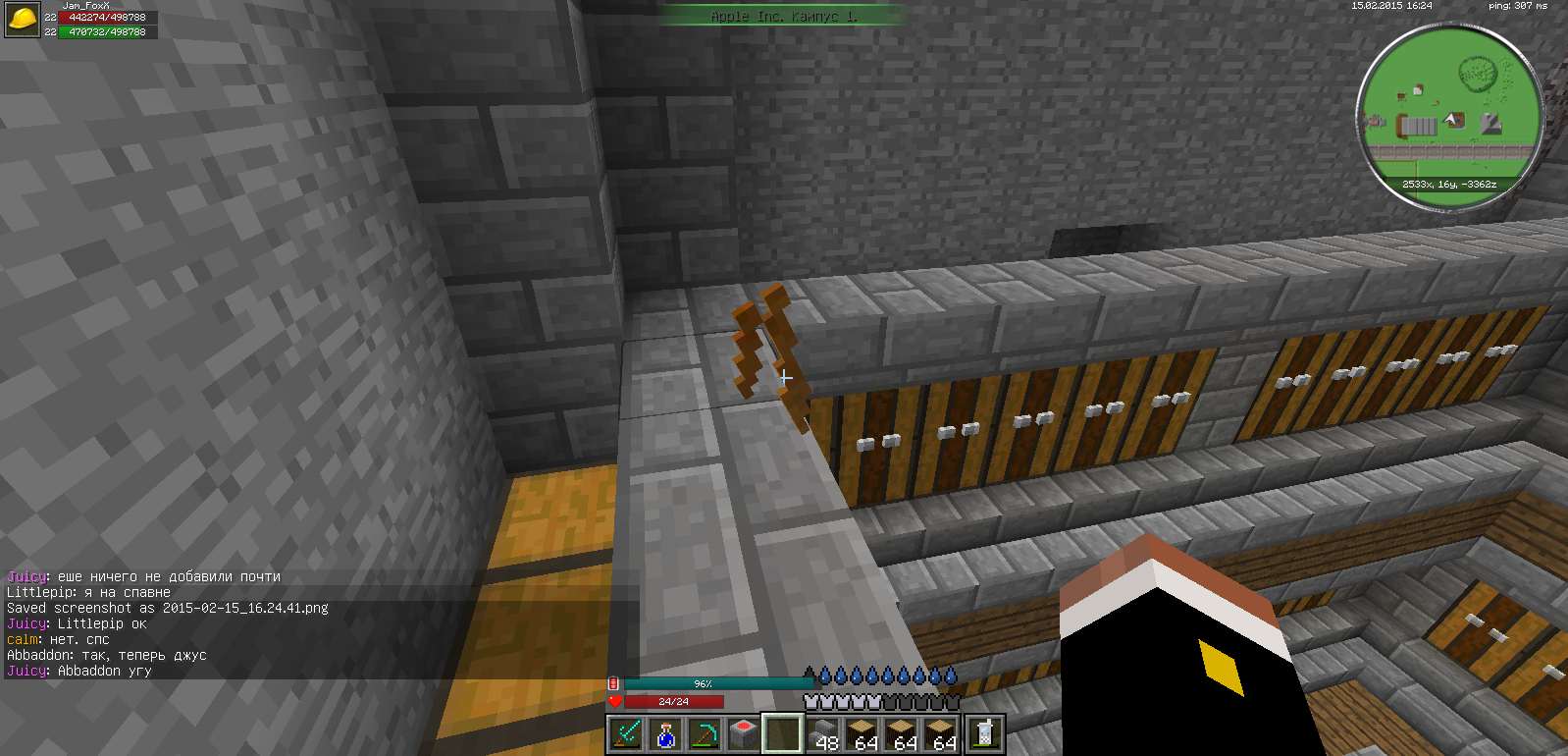Click the circular minimap
The height and width of the screenshot is (756, 1568).
pyautogui.click(x=1451, y=116)
